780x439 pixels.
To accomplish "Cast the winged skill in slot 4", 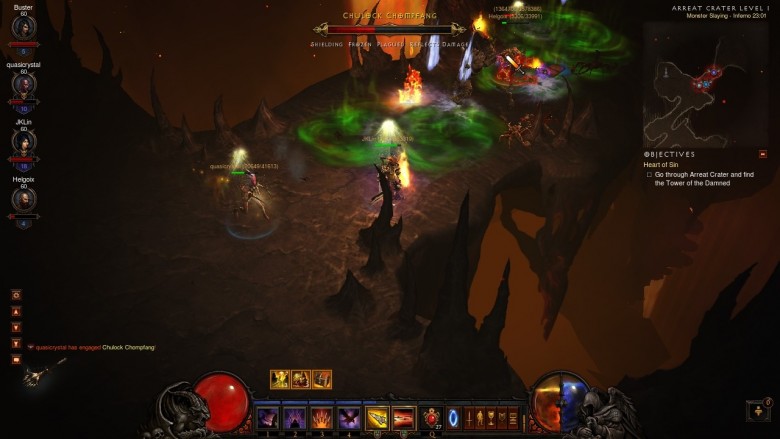I will point(349,418).
